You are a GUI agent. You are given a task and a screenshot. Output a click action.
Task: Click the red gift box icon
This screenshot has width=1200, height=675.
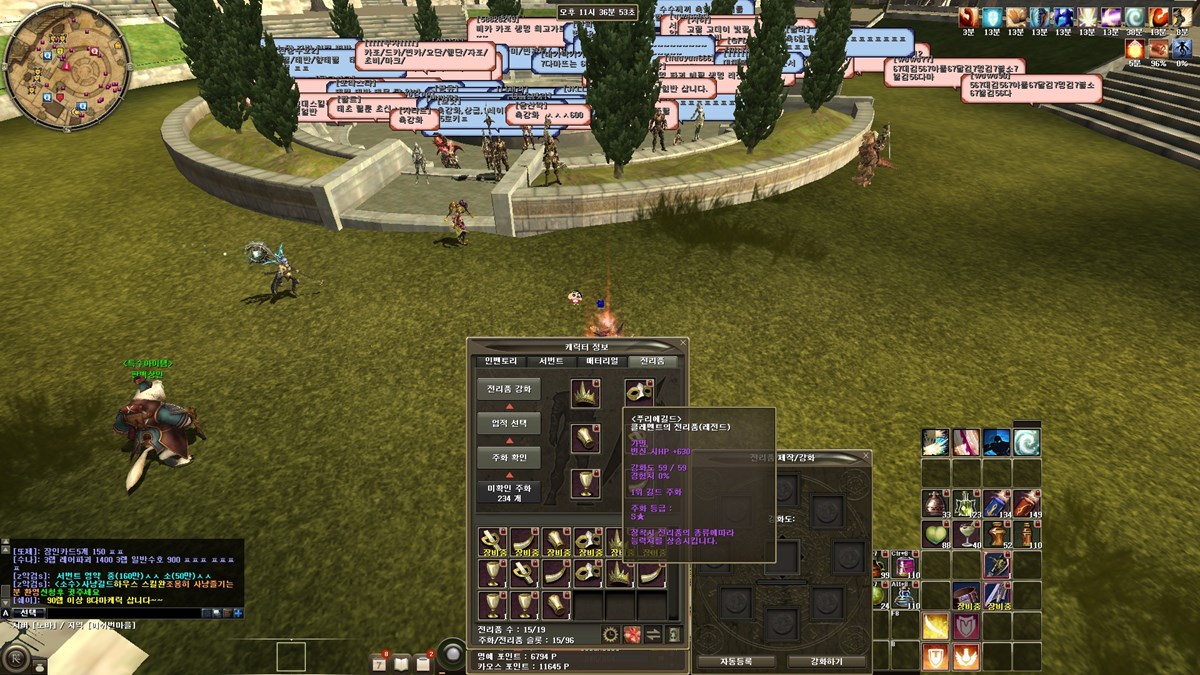tap(631, 634)
